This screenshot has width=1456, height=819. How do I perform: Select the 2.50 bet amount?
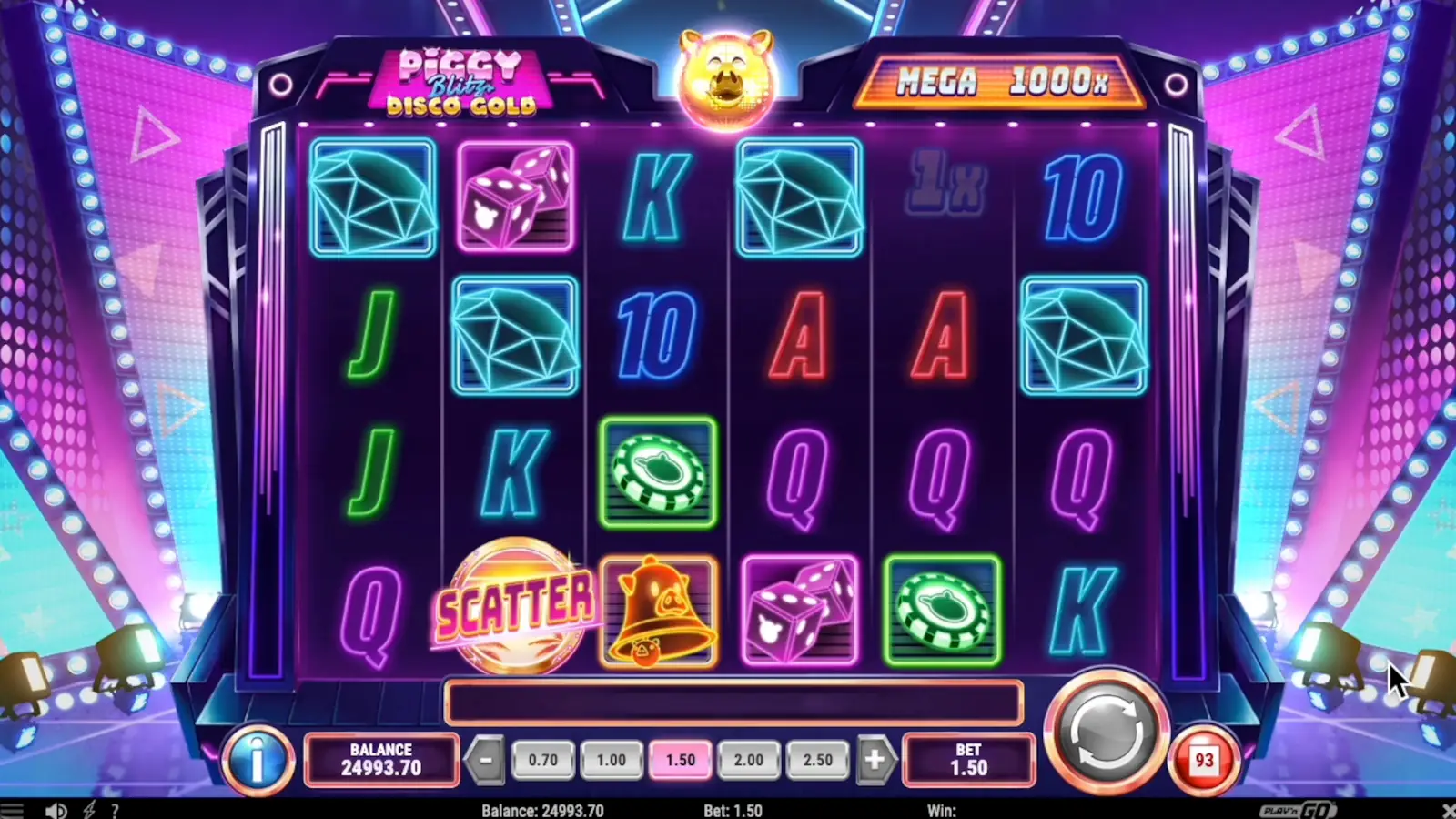click(818, 759)
